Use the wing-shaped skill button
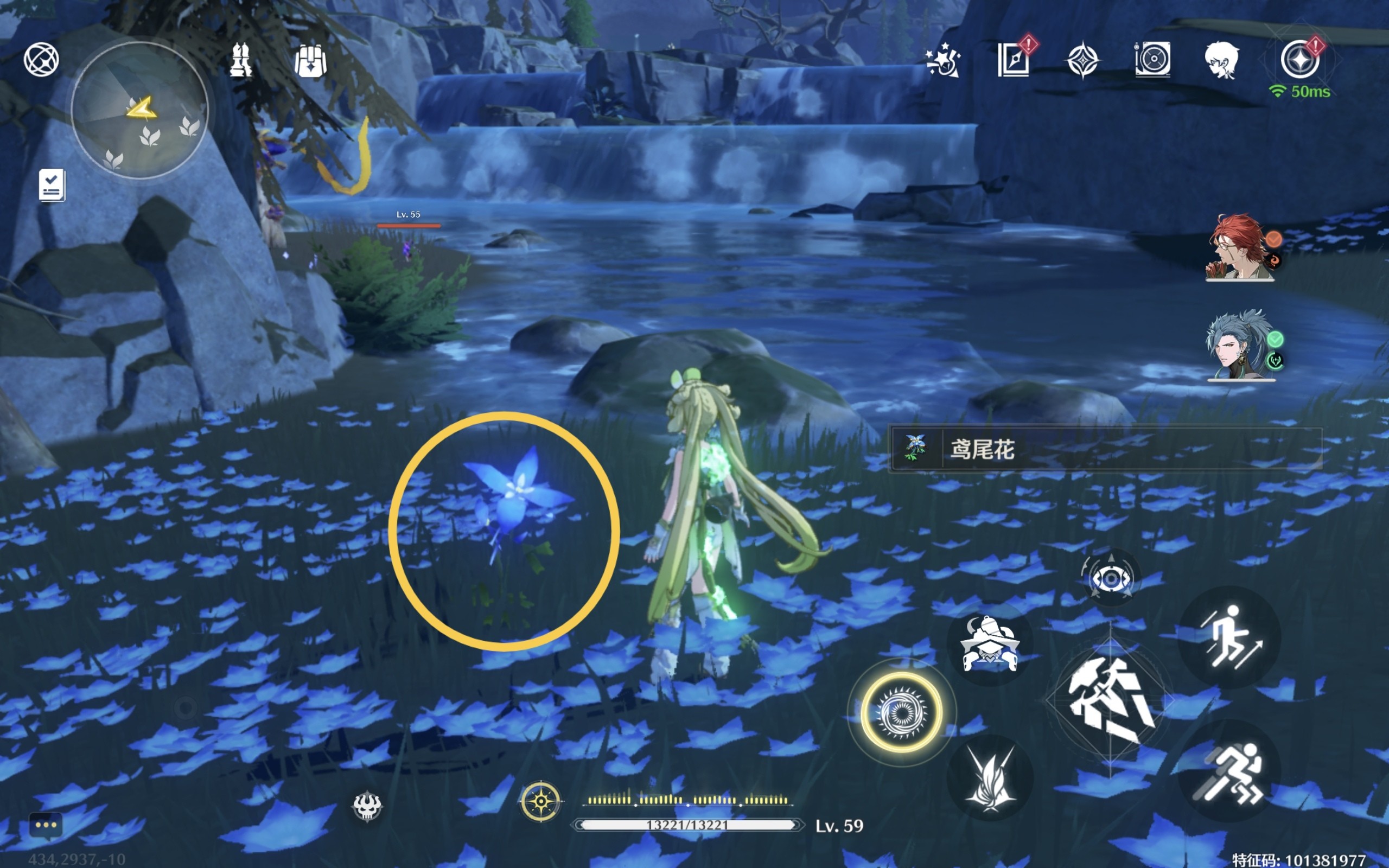The width and height of the screenshot is (1389, 868). pyautogui.click(x=990, y=779)
